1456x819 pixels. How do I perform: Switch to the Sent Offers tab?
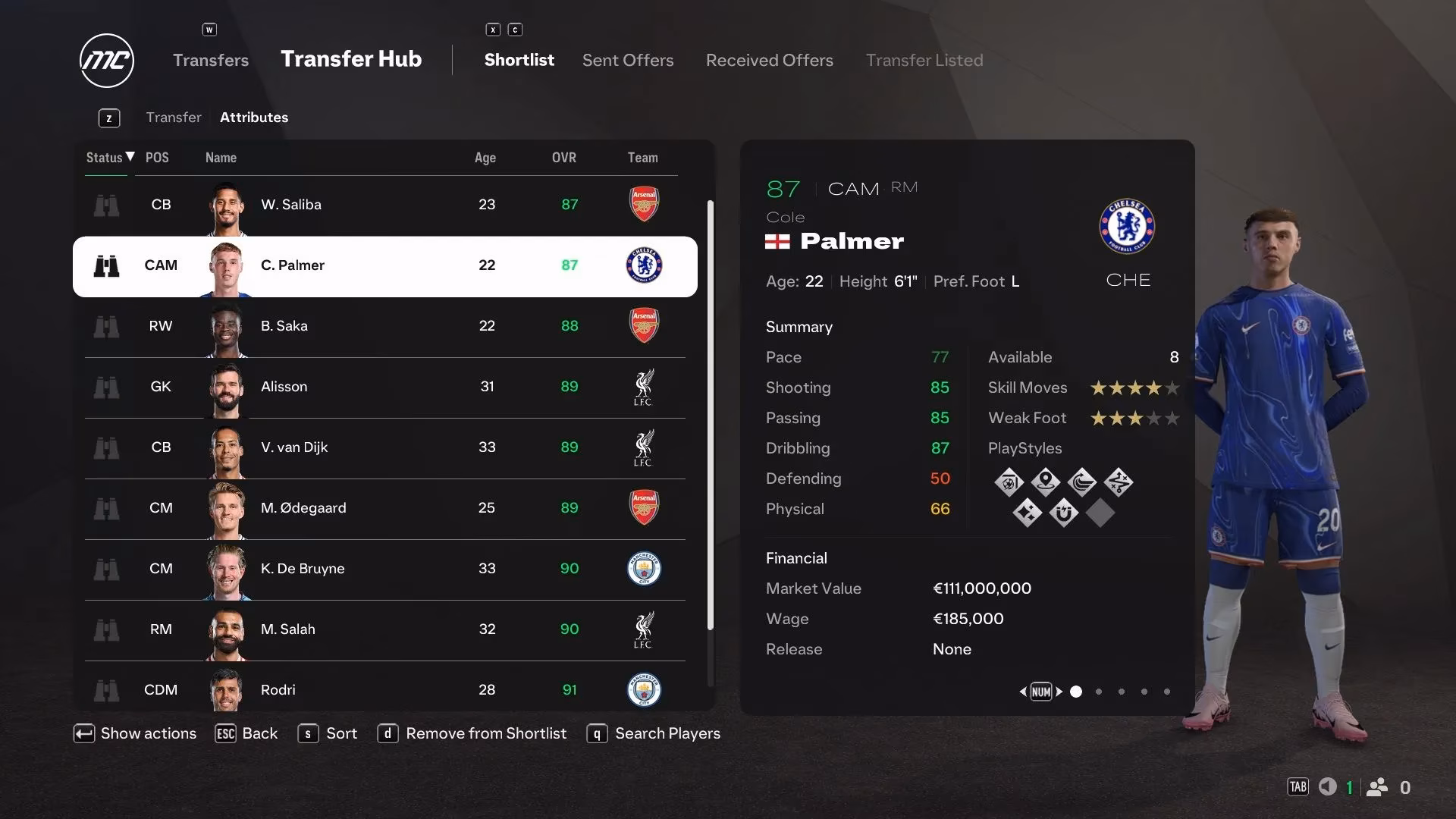(627, 60)
